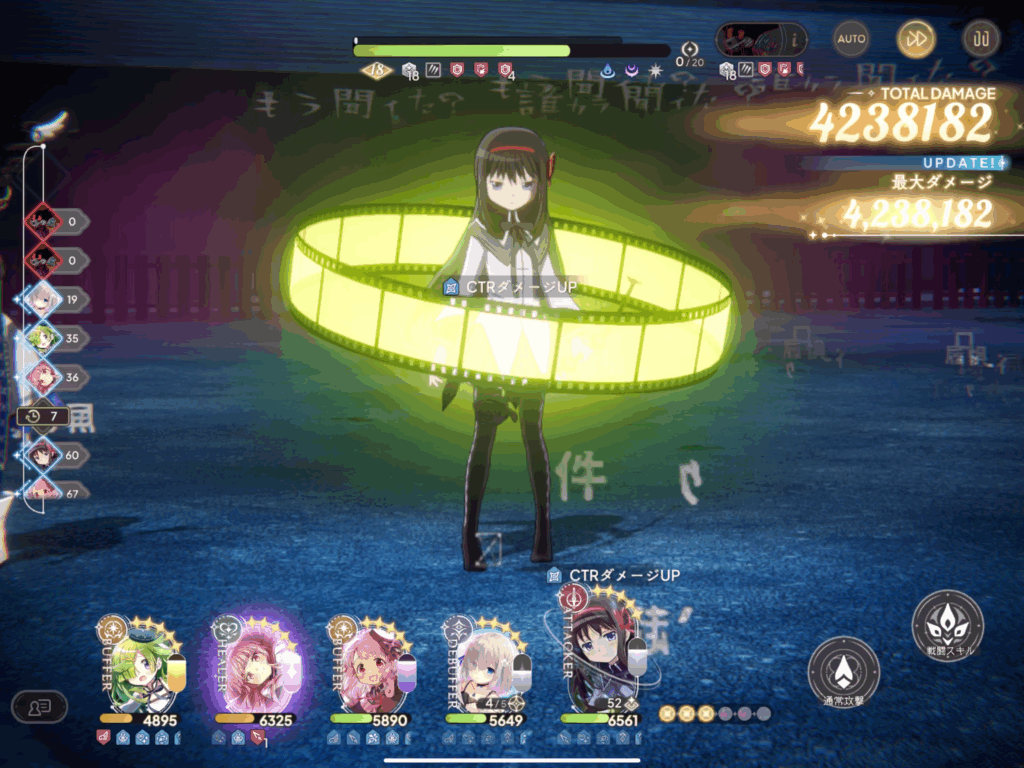Image resolution: width=1024 pixels, height=768 pixels.
Task: Open the party status card button
Action: tap(40, 706)
